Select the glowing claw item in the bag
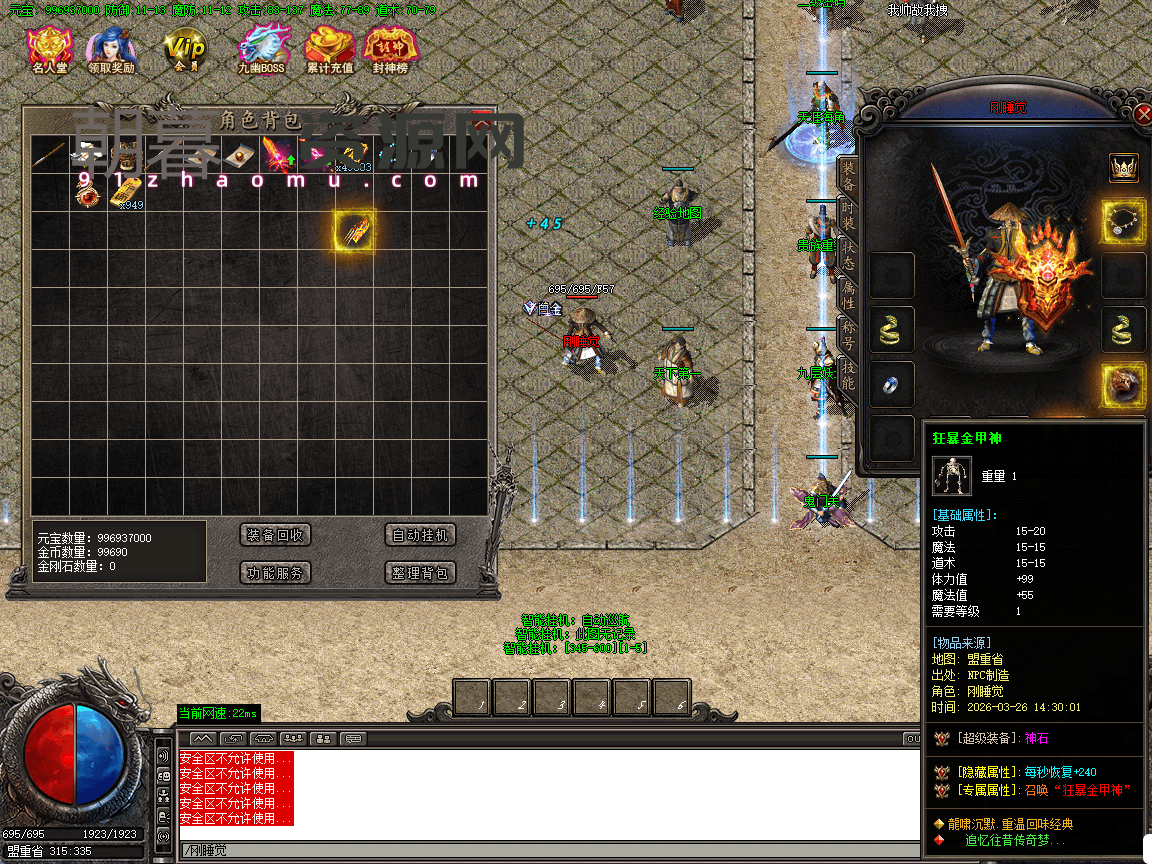1152x864 pixels. [355, 231]
